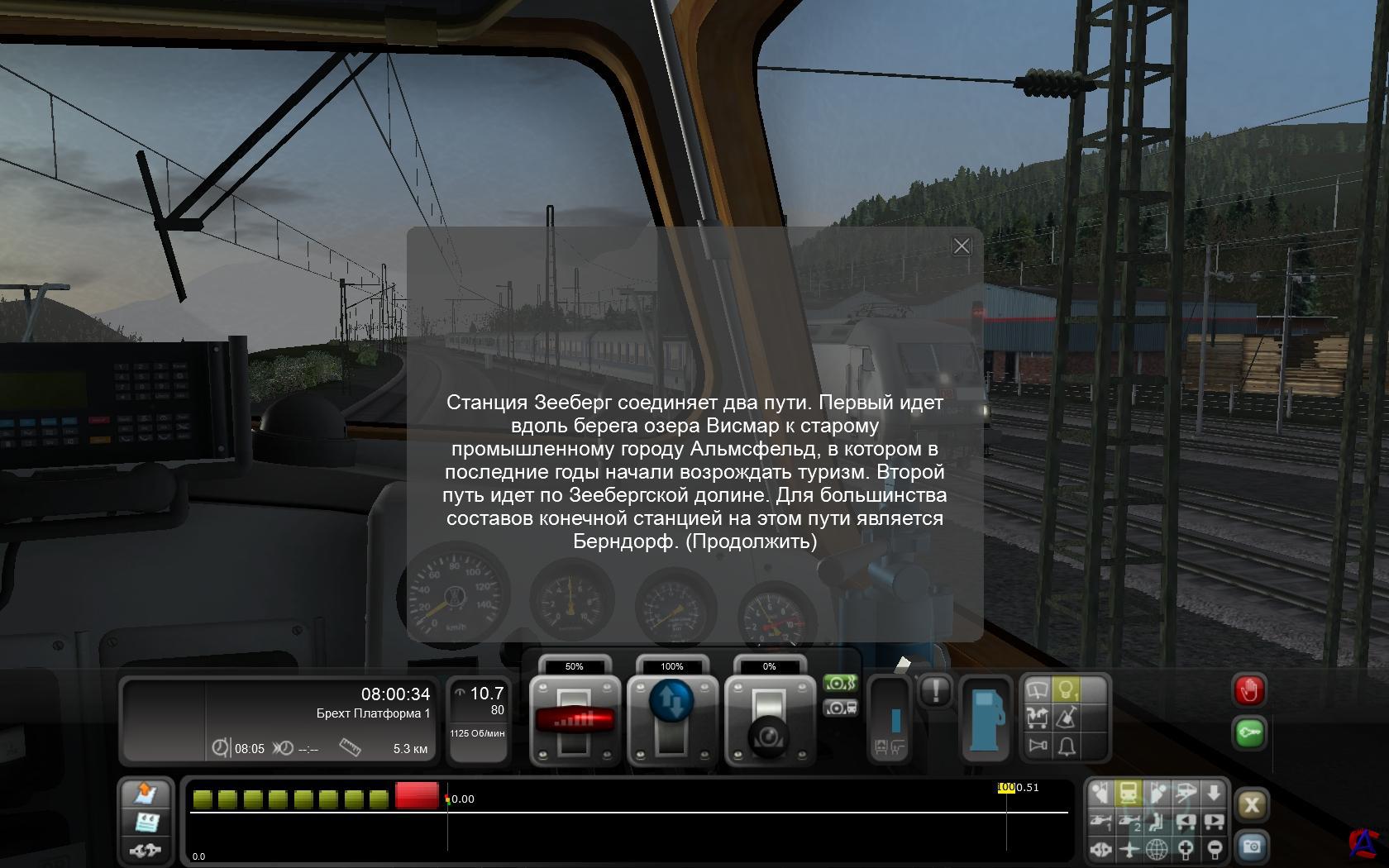Switch to the helicopter 1 camera
Image resolution: width=1389 pixels, height=868 pixels.
tap(1100, 822)
